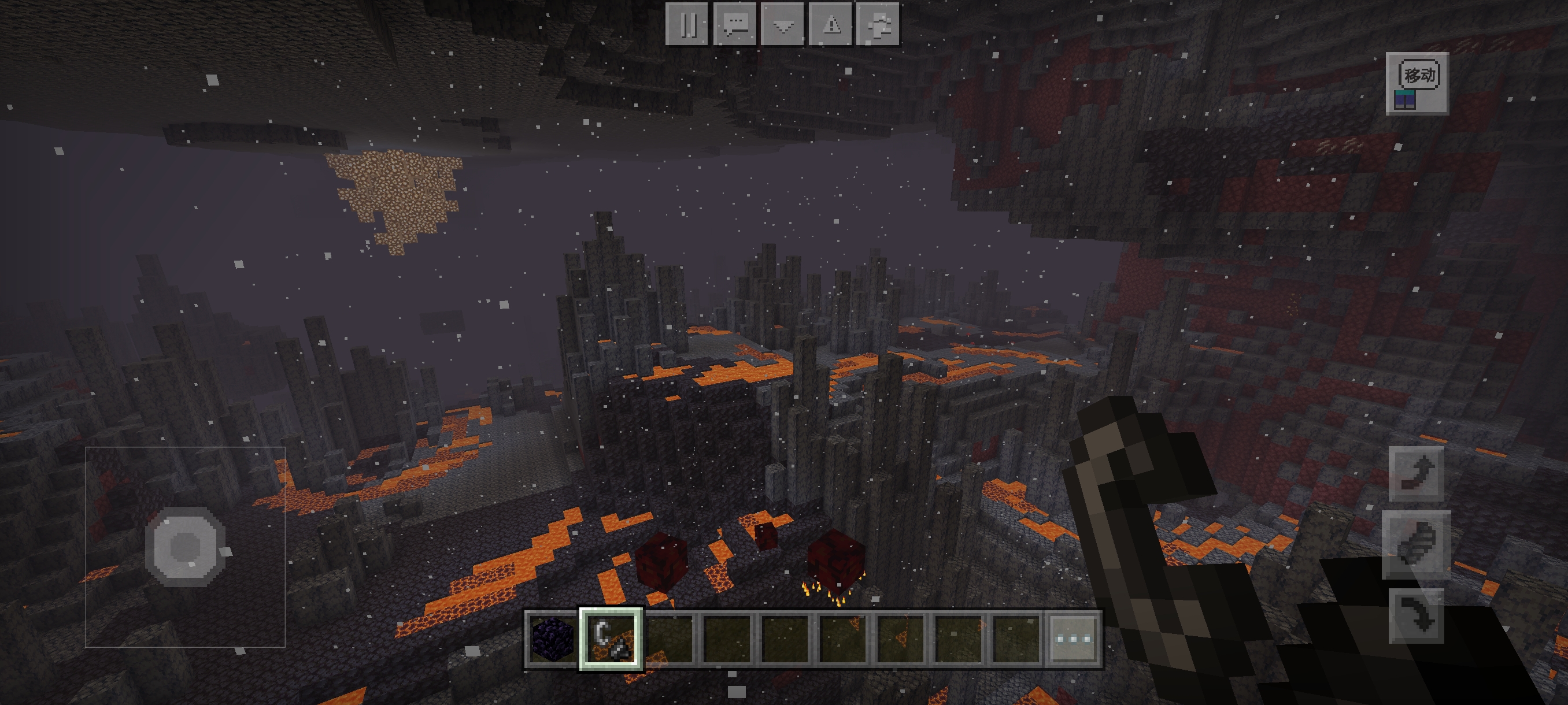Toggle the 移动 movement mode button

1417,83
